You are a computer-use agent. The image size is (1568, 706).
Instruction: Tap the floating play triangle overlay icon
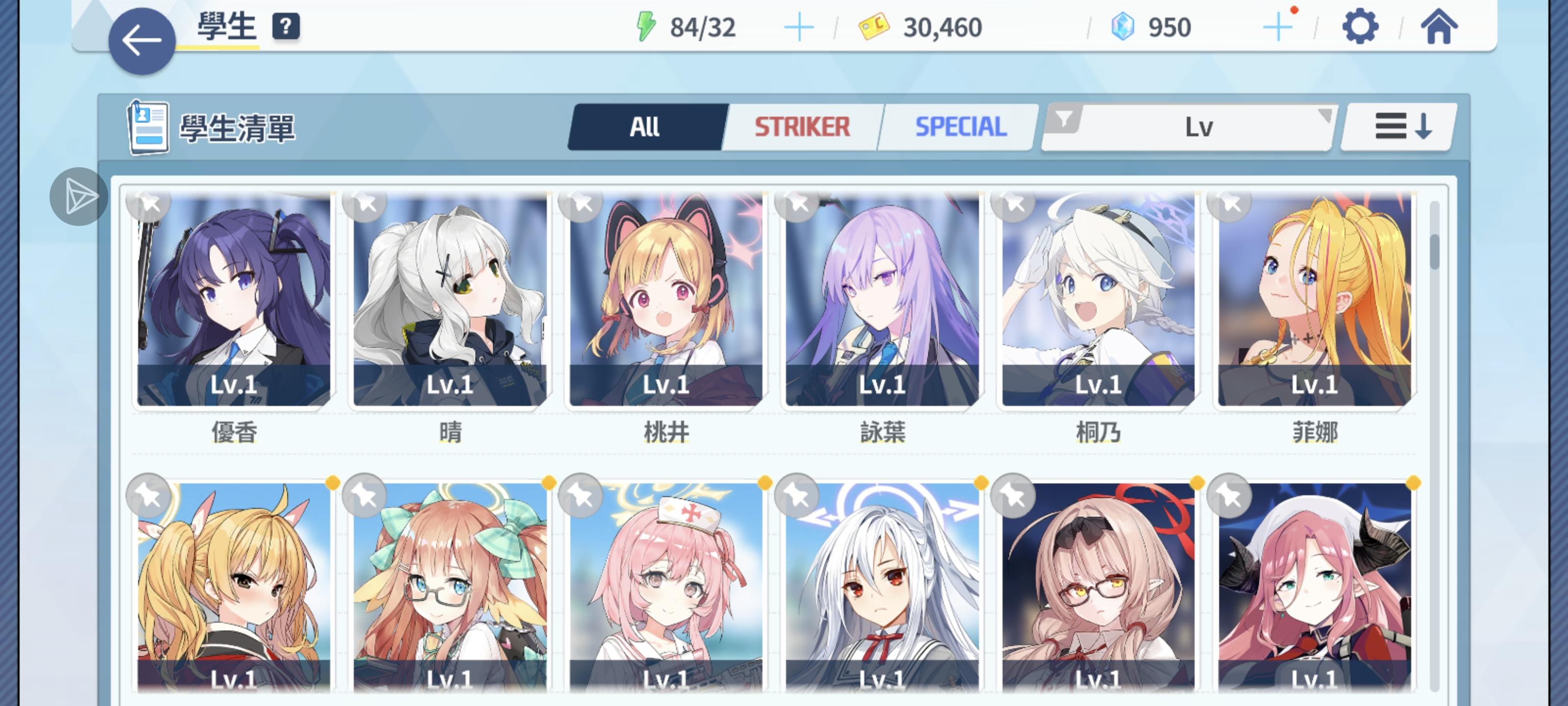point(79,196)
